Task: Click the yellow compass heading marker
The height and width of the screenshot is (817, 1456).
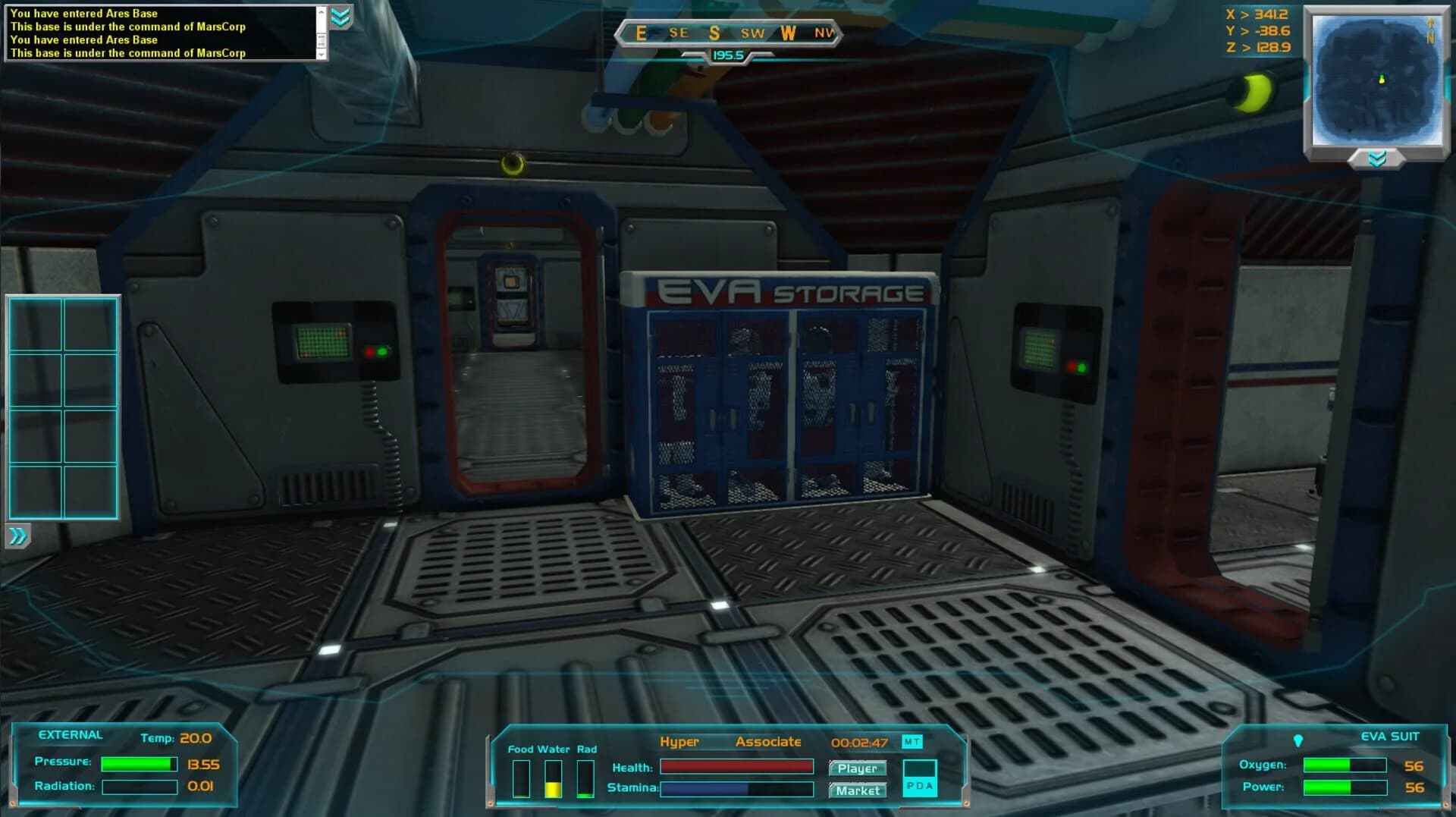Action: coord(726,54)
